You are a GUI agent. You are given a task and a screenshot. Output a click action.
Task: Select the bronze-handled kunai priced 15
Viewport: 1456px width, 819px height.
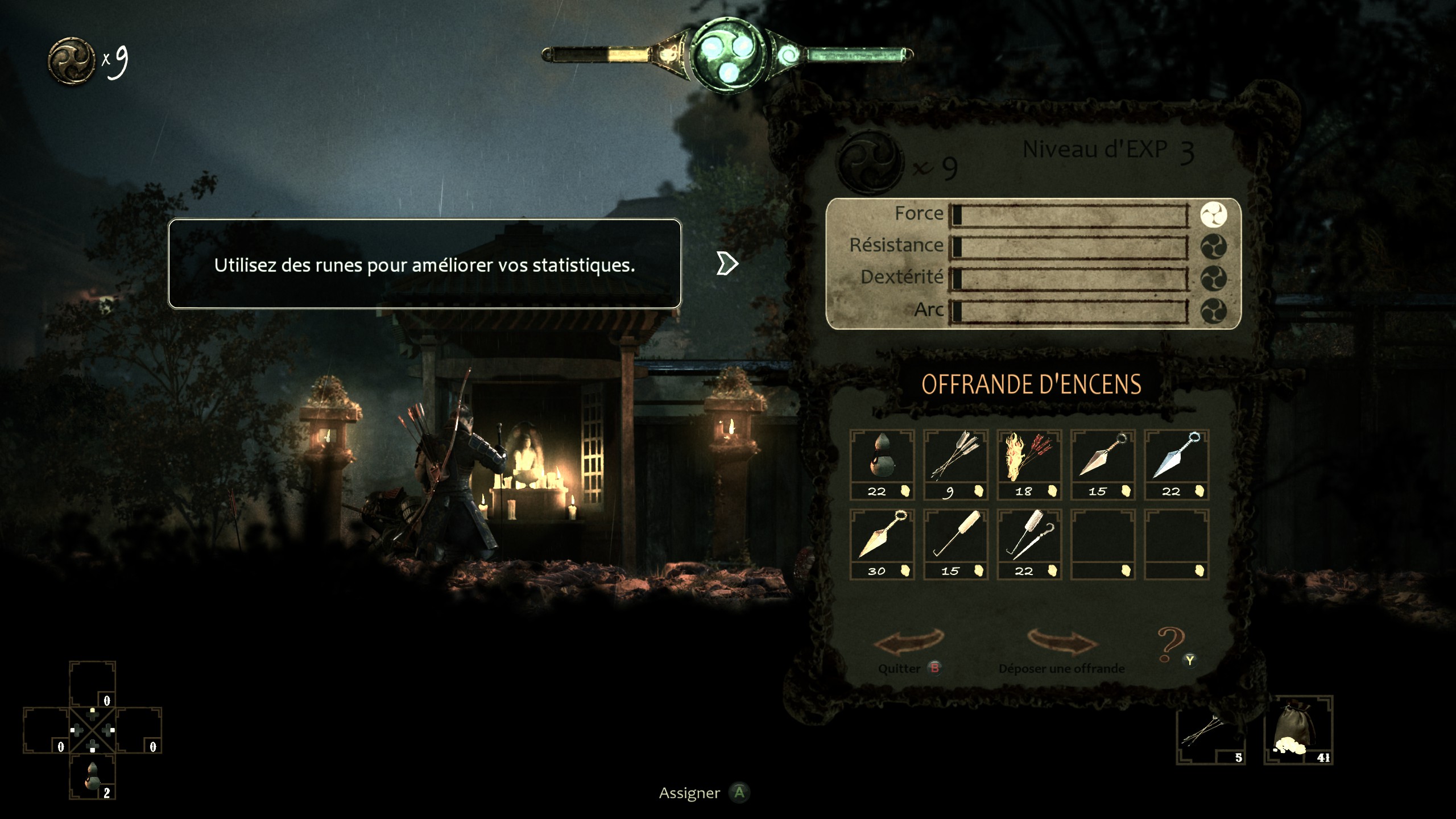[1103, 464]
